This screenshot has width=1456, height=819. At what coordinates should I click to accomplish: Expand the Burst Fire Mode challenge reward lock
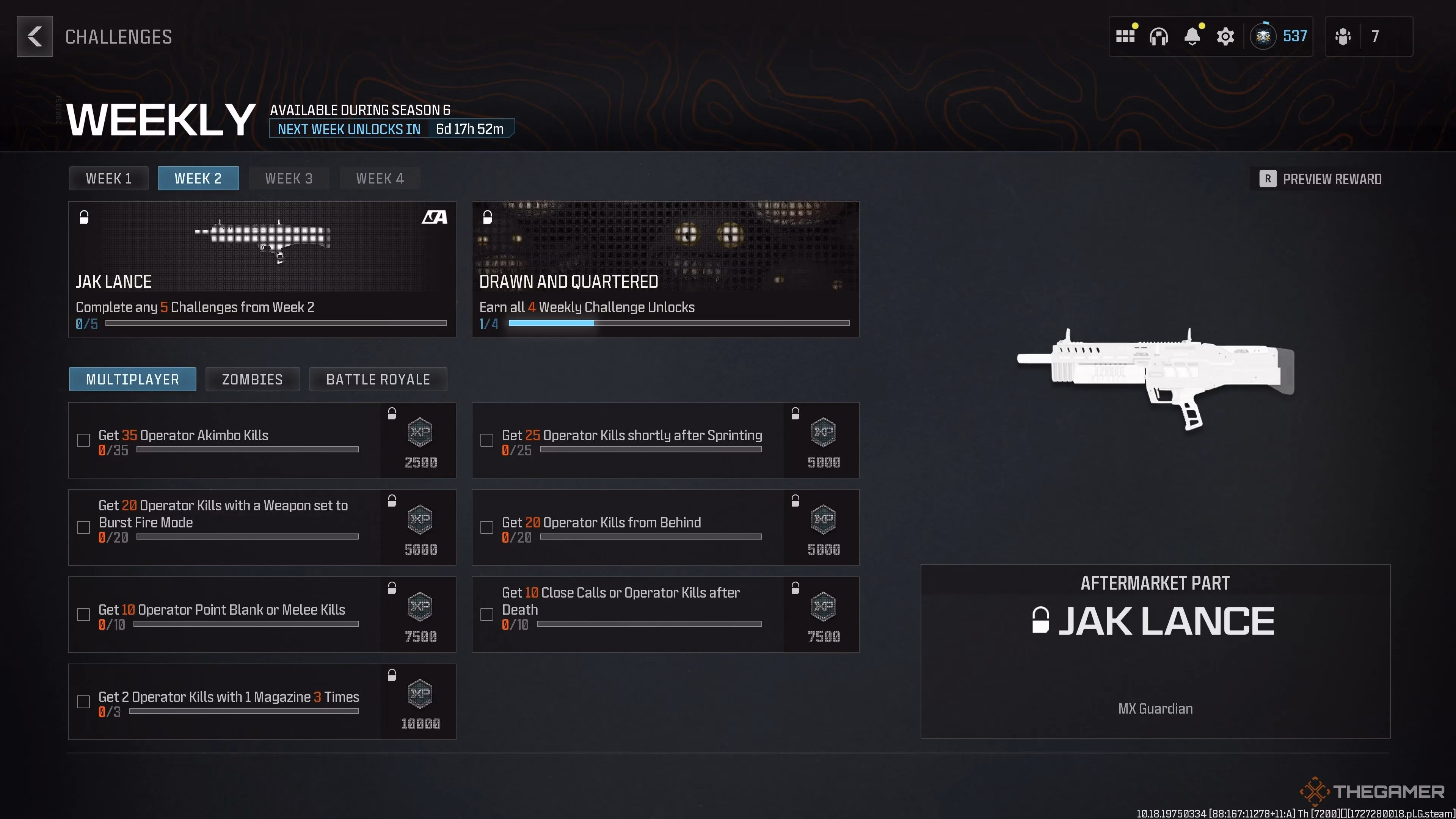coord(392,500)
